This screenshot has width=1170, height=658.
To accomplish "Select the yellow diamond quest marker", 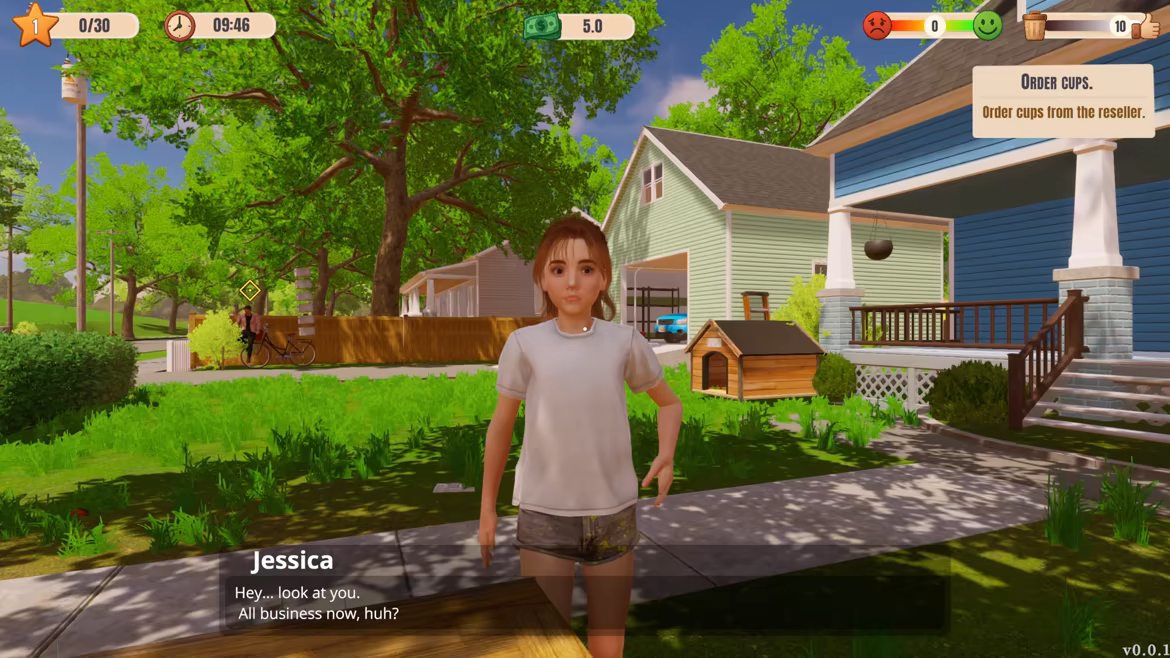I will click(250, 290).
